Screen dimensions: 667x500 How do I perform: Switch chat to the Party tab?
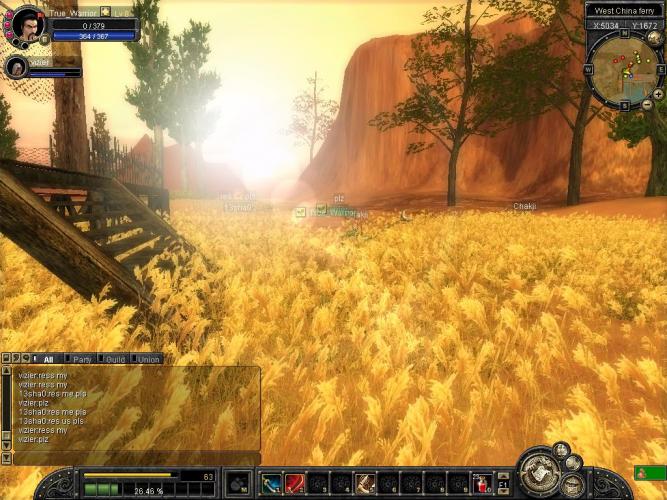coord(82,359)
